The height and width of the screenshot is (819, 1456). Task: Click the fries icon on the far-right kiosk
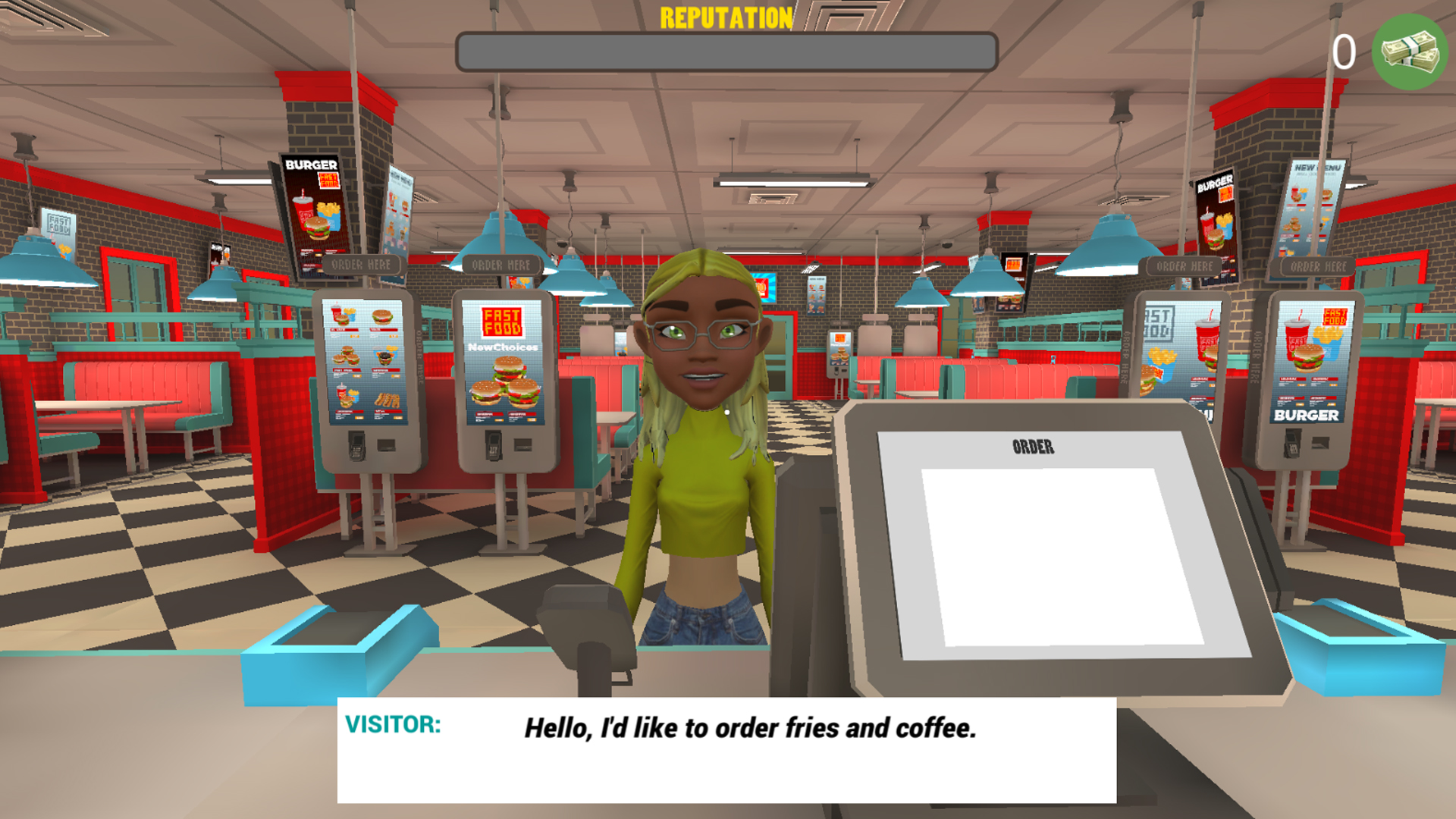point(1329,334)
